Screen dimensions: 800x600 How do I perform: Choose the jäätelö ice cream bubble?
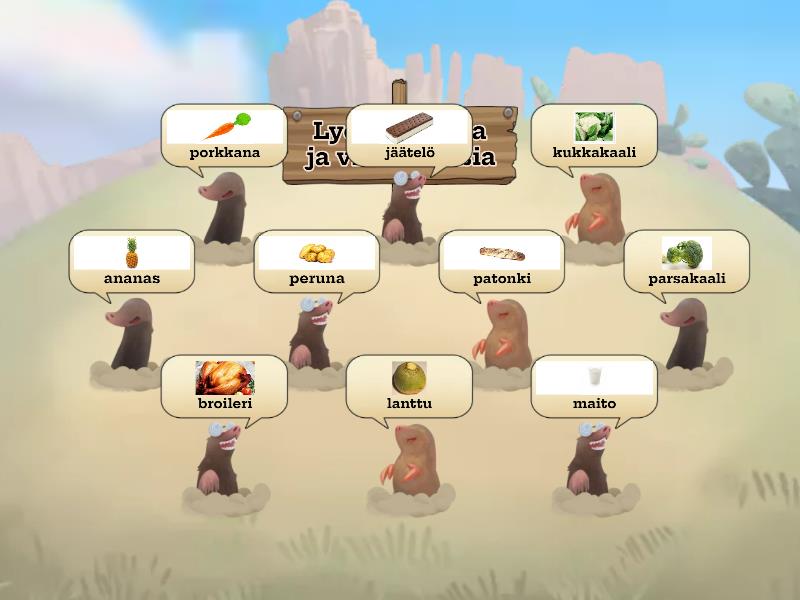point(409,136)
